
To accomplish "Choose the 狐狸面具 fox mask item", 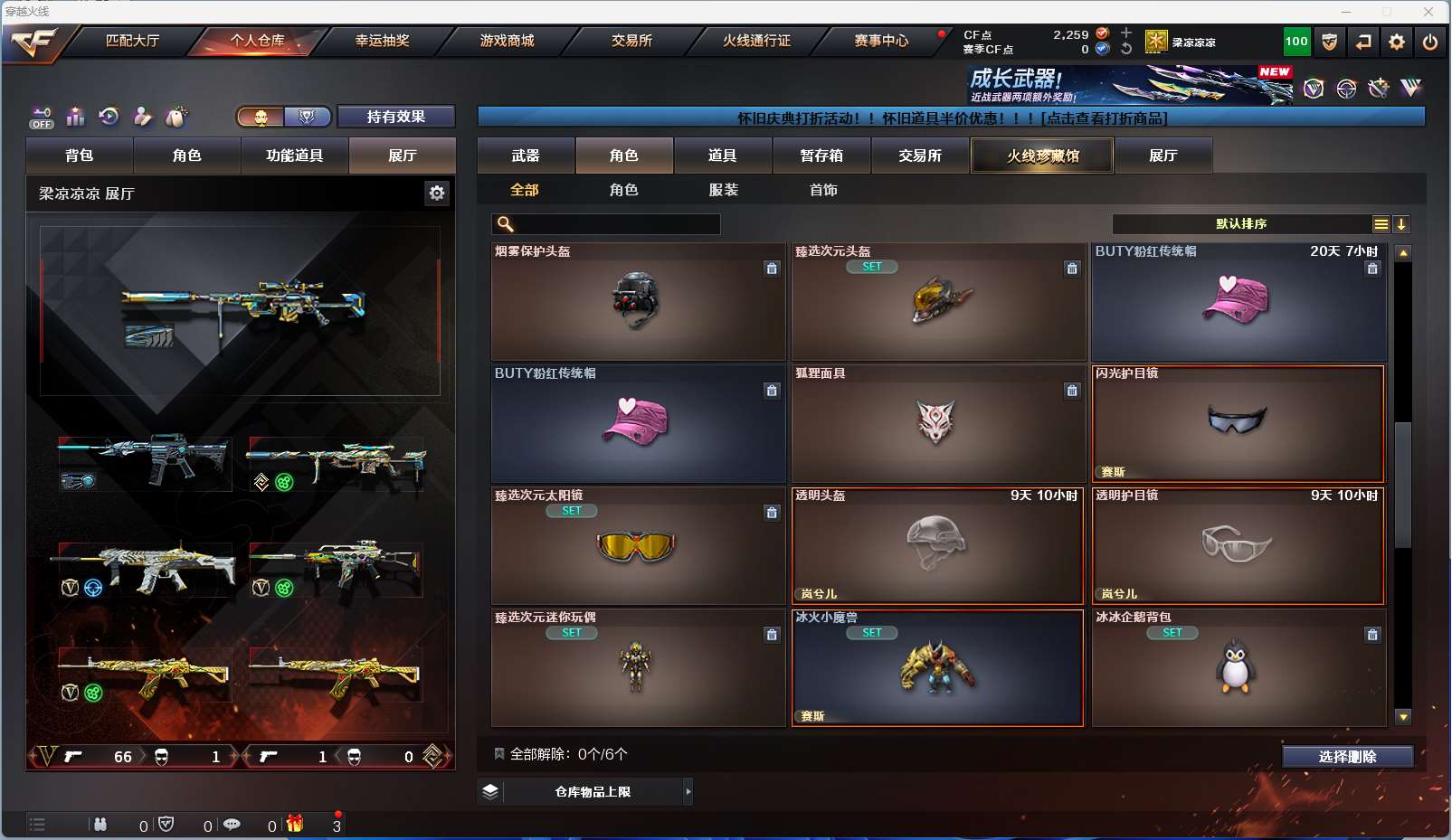I will coord(937,423).
